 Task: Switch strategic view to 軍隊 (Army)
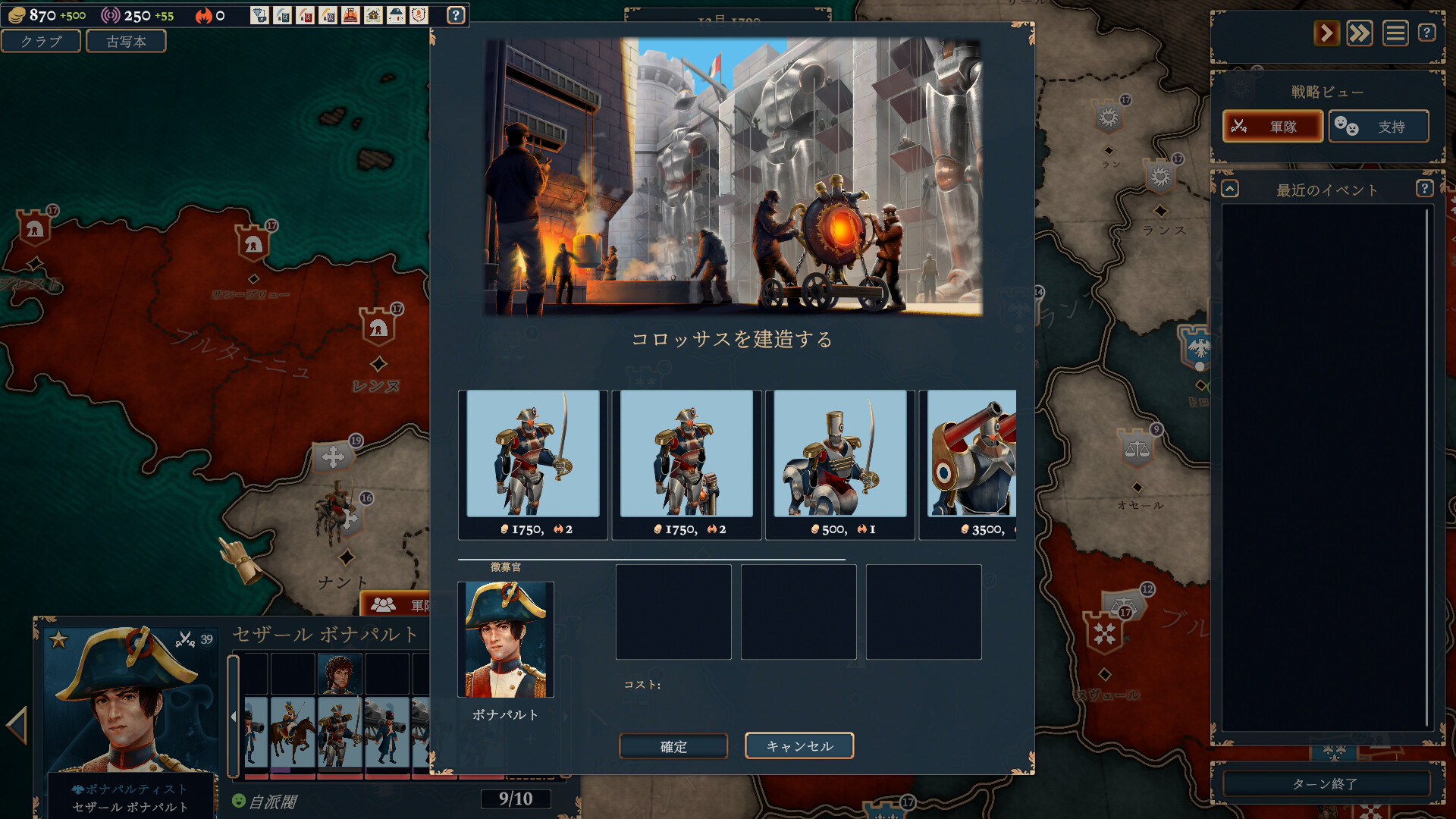coord(1272,127)
